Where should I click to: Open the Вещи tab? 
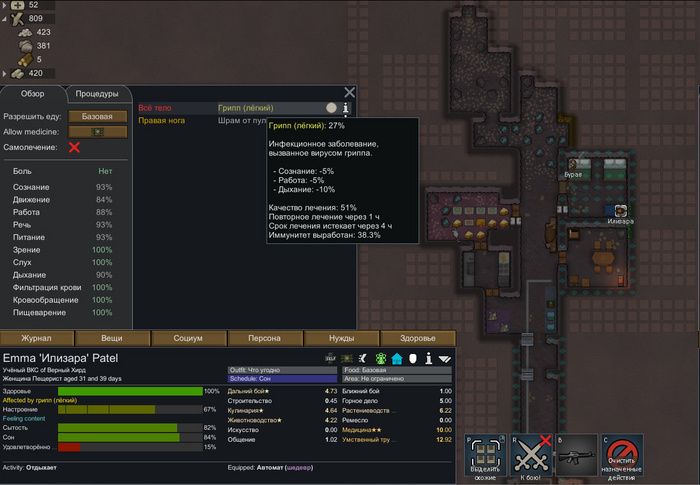click(113, 338)
